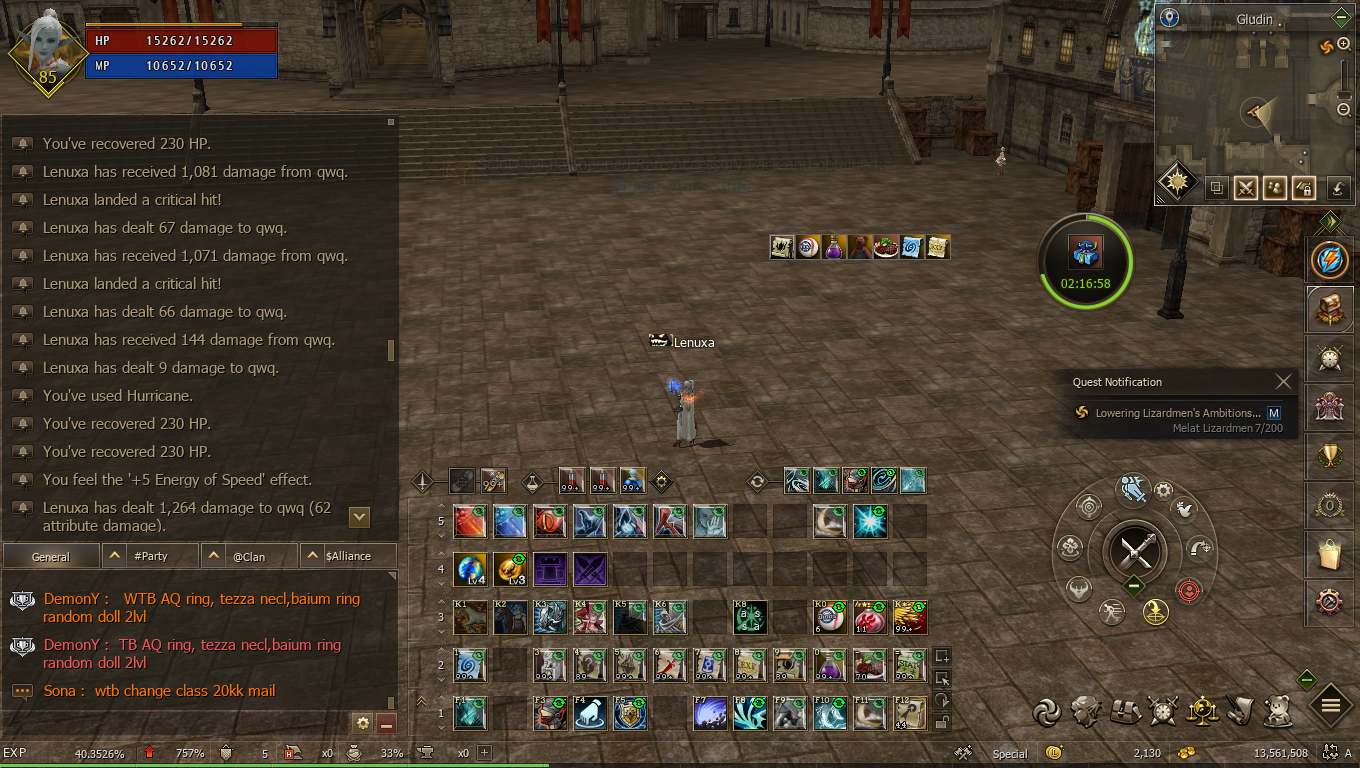Open the $Alliance chat tab
Image resolution: width=1360 pixels, height=768 pixels.
coord(347,556)
